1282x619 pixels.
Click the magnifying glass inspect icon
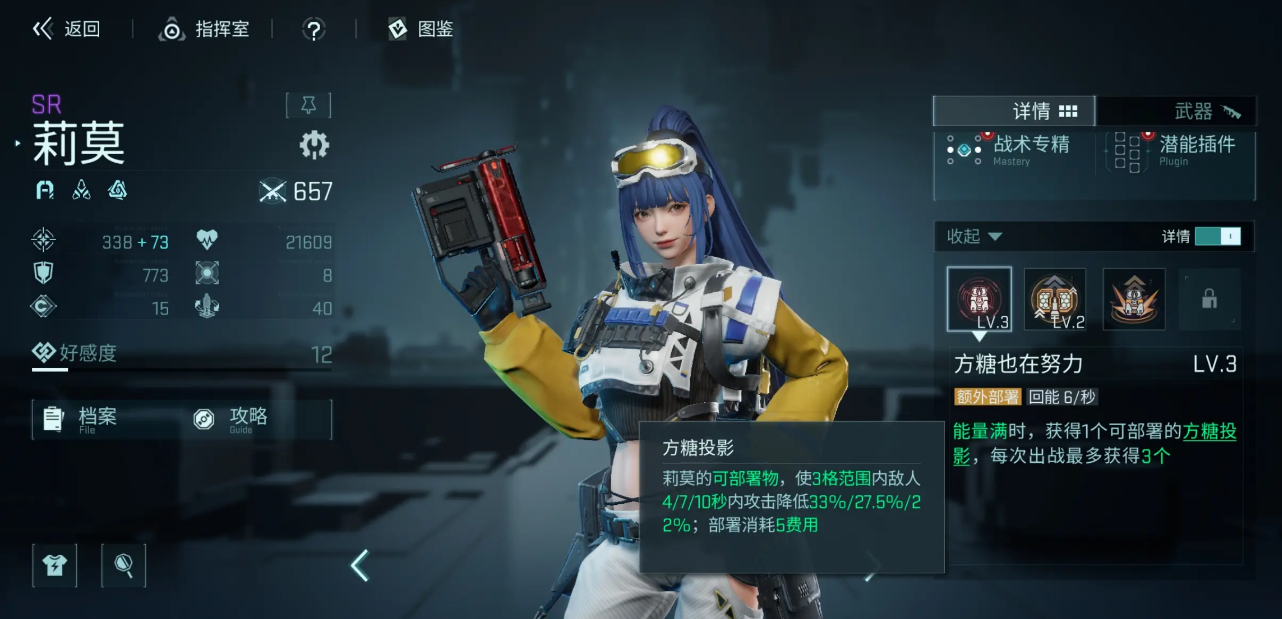pos(124,565)
